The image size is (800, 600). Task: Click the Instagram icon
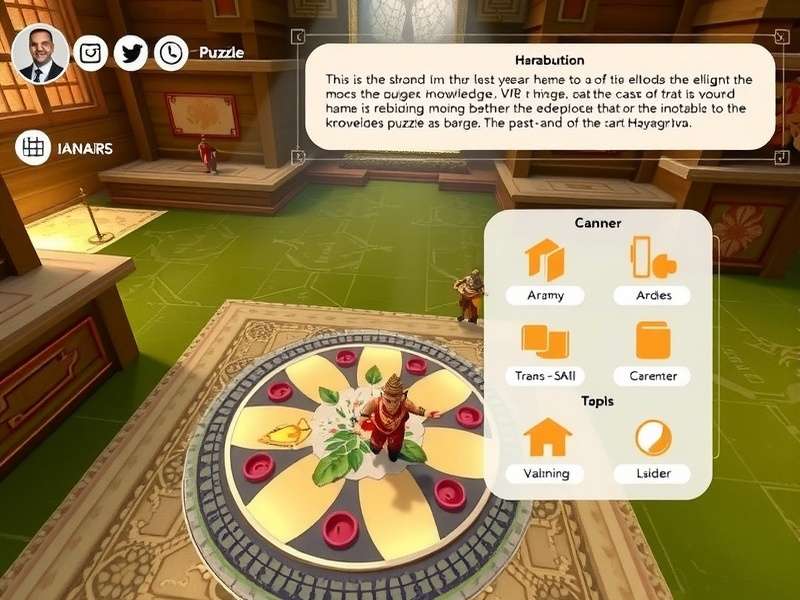click(x=91, y=53)
